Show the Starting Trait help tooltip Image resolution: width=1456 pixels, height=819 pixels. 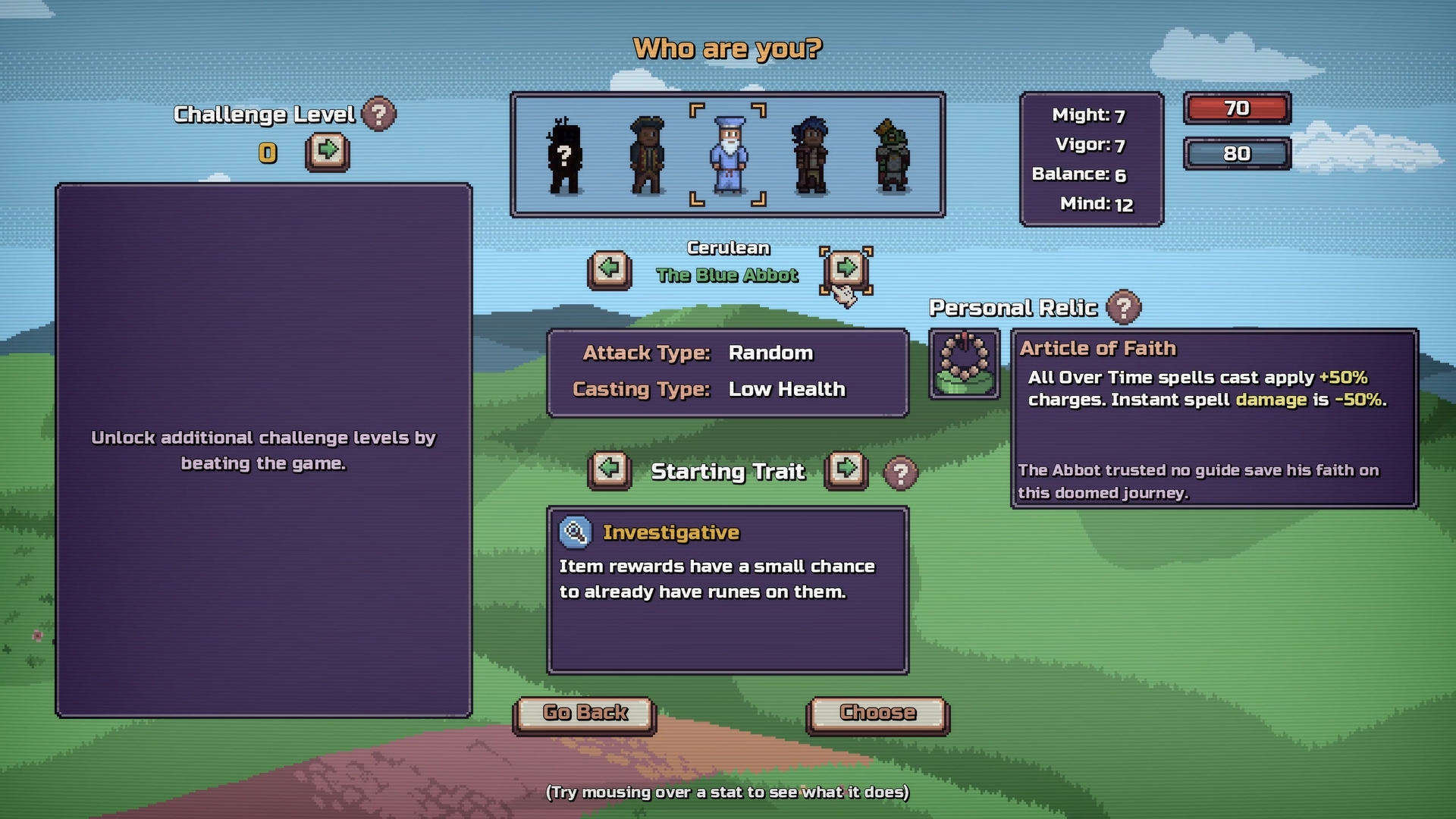click(x=900, y=473)
